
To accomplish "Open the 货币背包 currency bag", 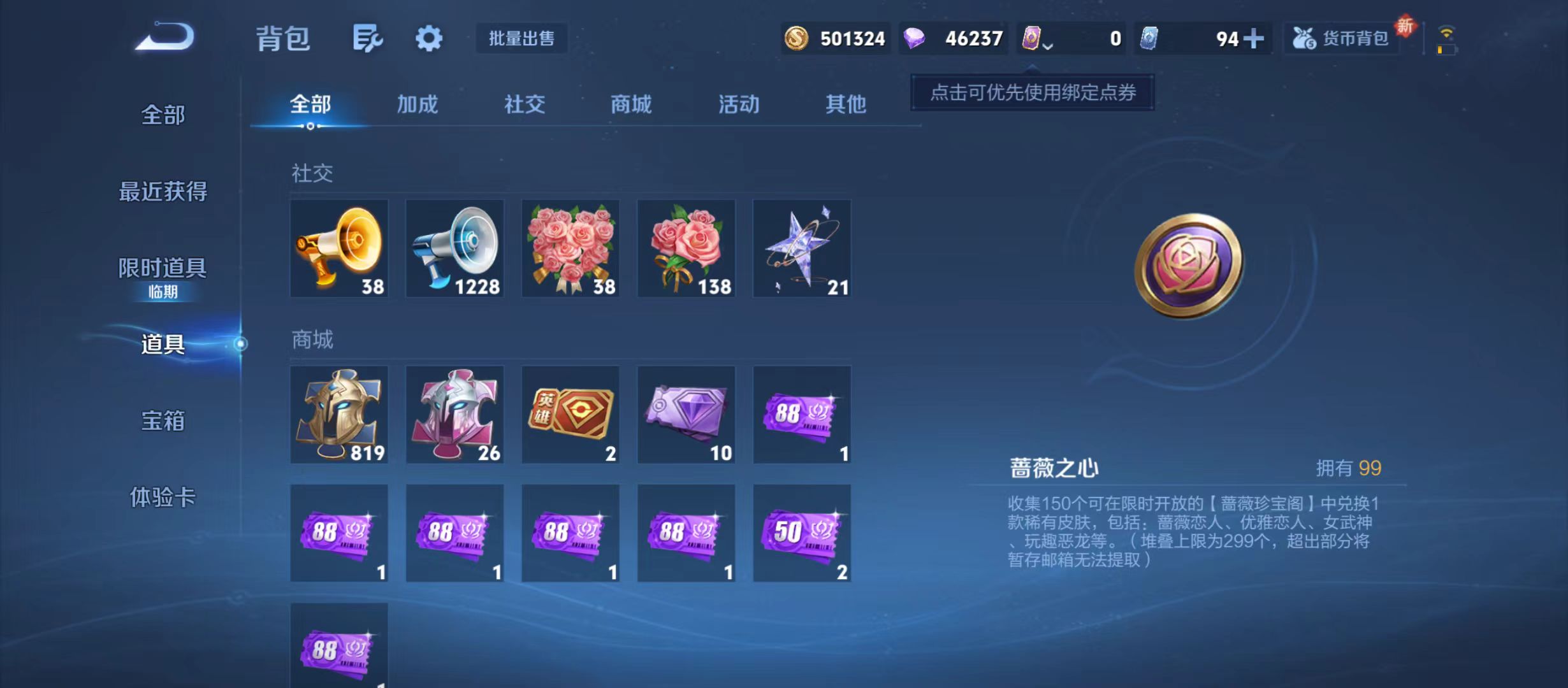I will 1341,38.
